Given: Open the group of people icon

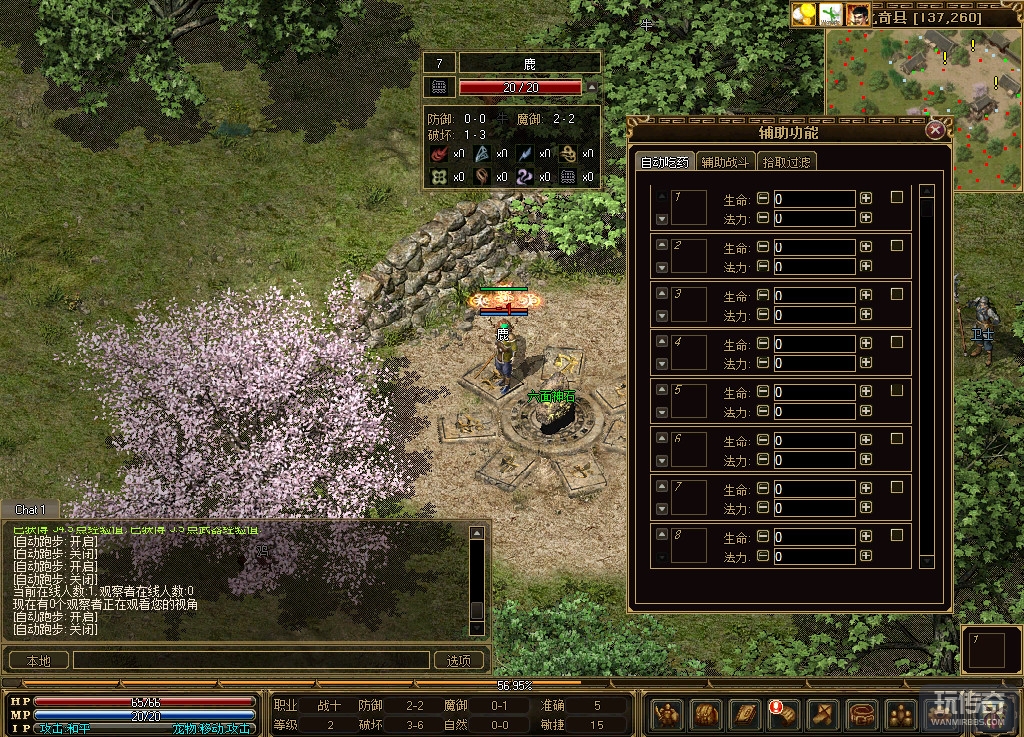Looking at the screenshot, I should pos(900,714).
